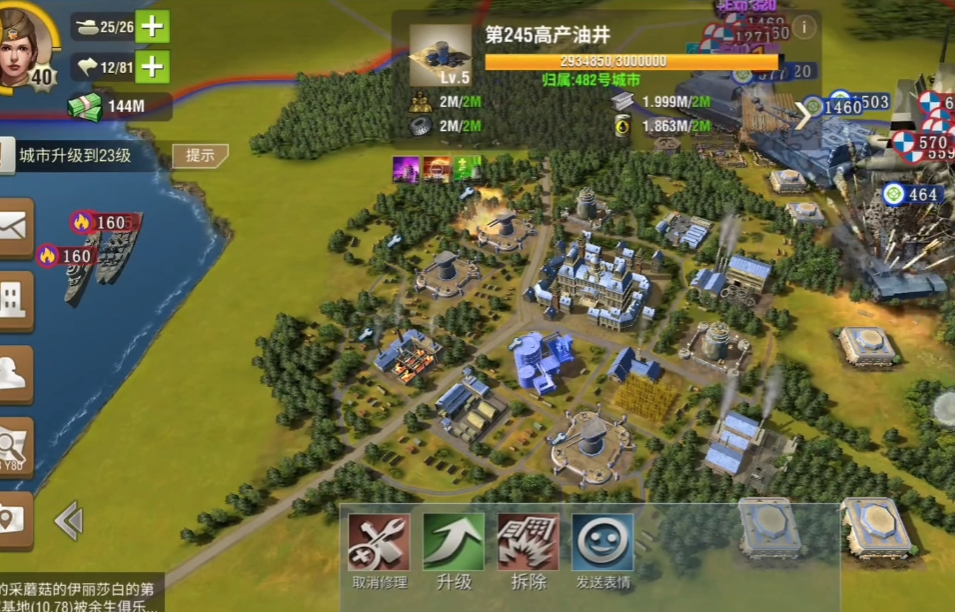
Task: Open the commander silhouette menu
Action: point(14,374)
